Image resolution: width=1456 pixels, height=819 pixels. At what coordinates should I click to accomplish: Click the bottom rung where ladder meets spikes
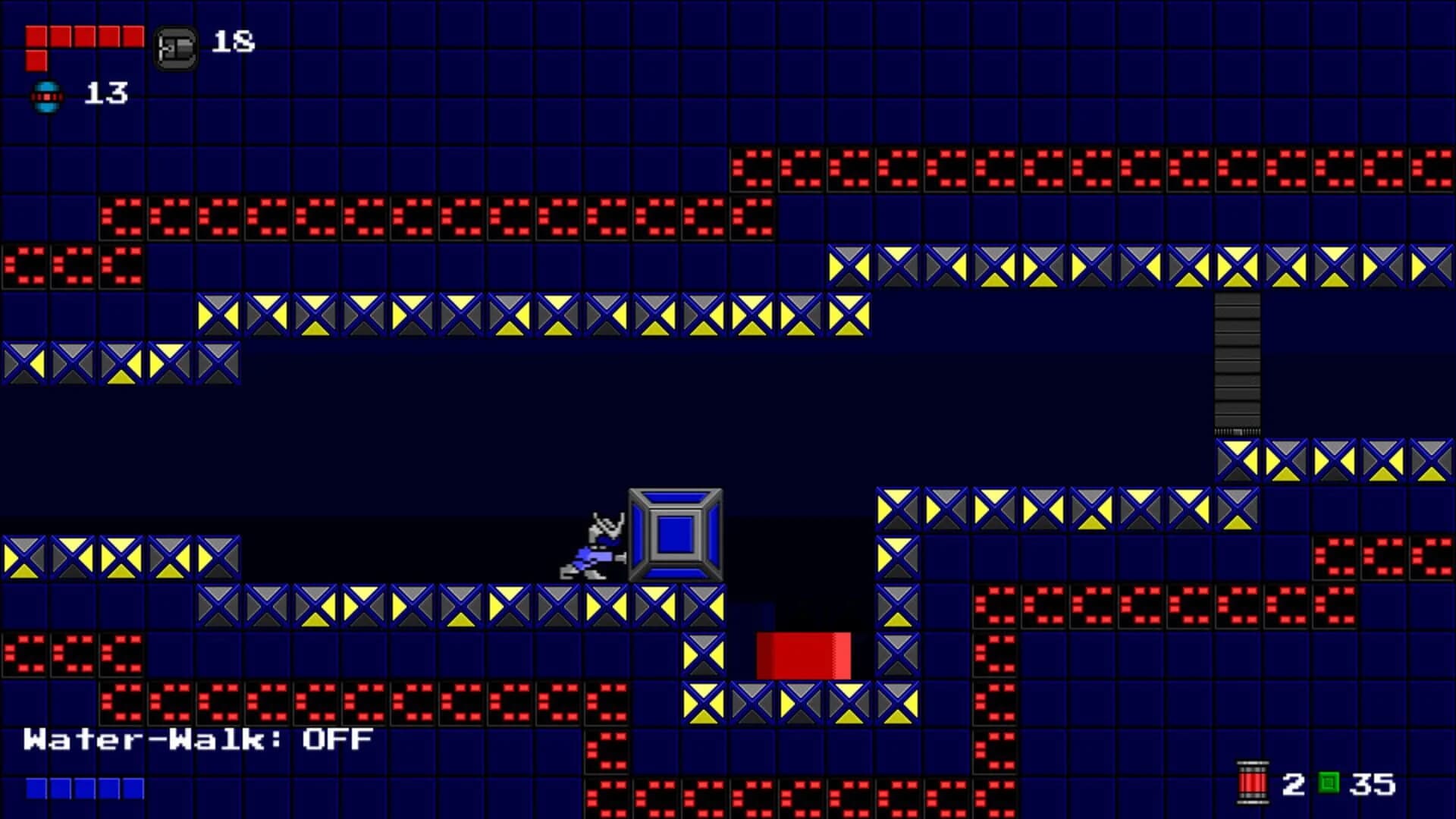pos(1237,428)
